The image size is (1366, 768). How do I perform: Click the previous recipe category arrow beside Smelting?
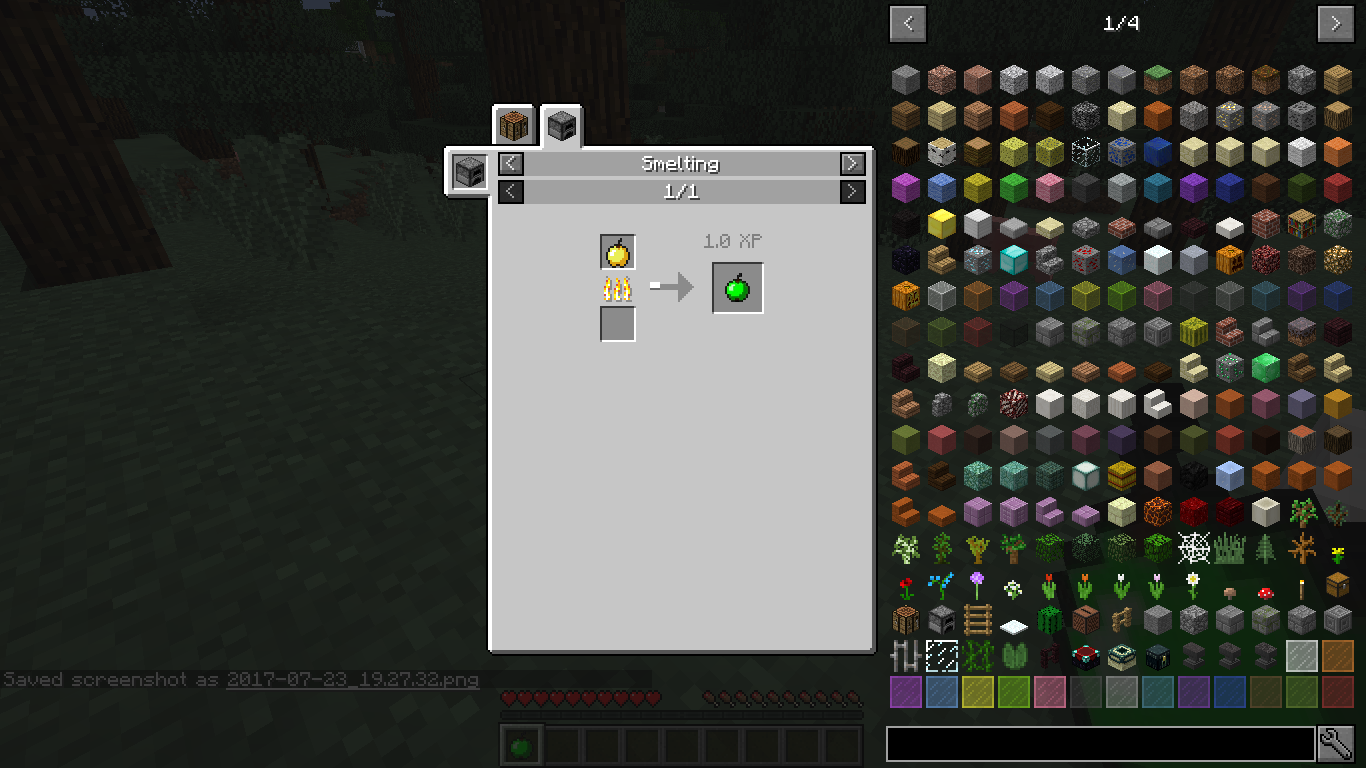point(509,163)
